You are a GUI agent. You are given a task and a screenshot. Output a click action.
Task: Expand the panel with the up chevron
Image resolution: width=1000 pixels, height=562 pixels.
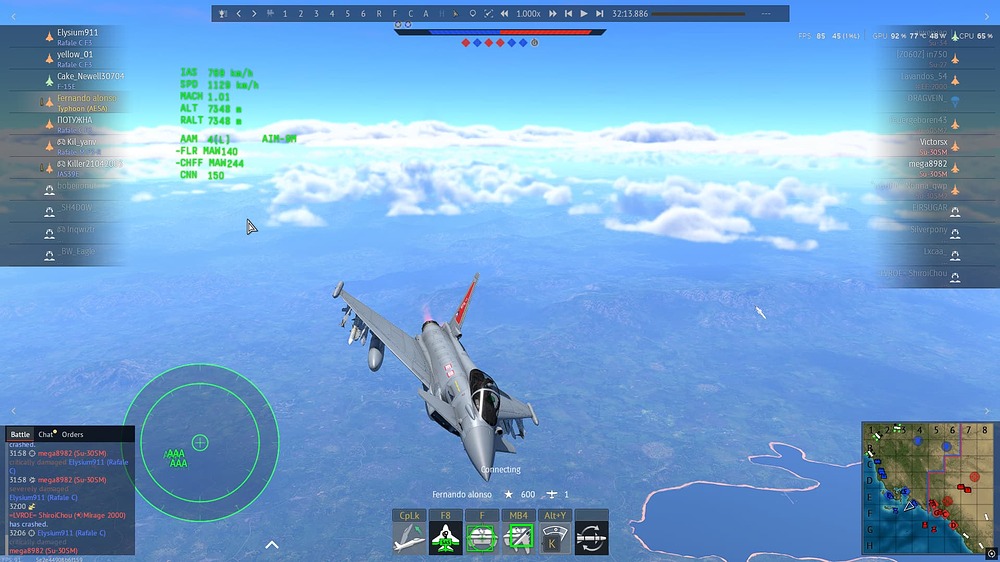pyautogui.click(x=271, y=545)
